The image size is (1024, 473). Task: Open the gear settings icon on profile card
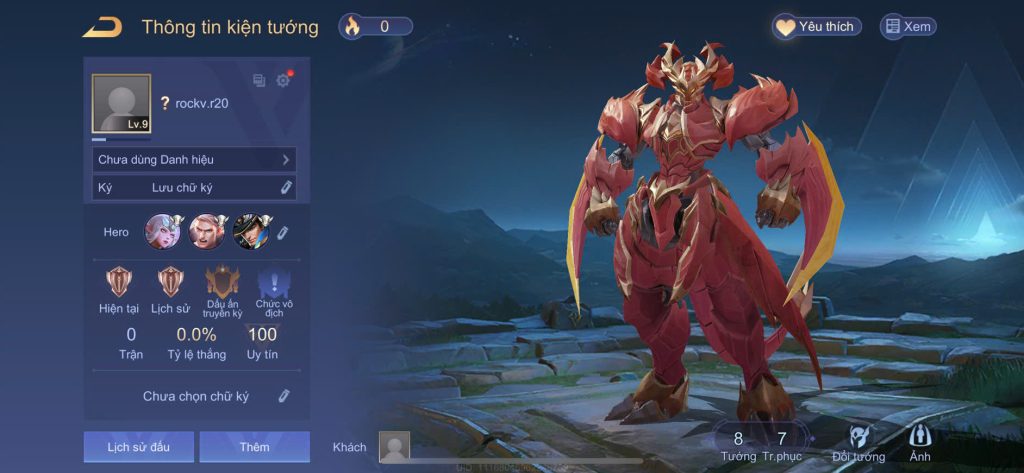283,80
